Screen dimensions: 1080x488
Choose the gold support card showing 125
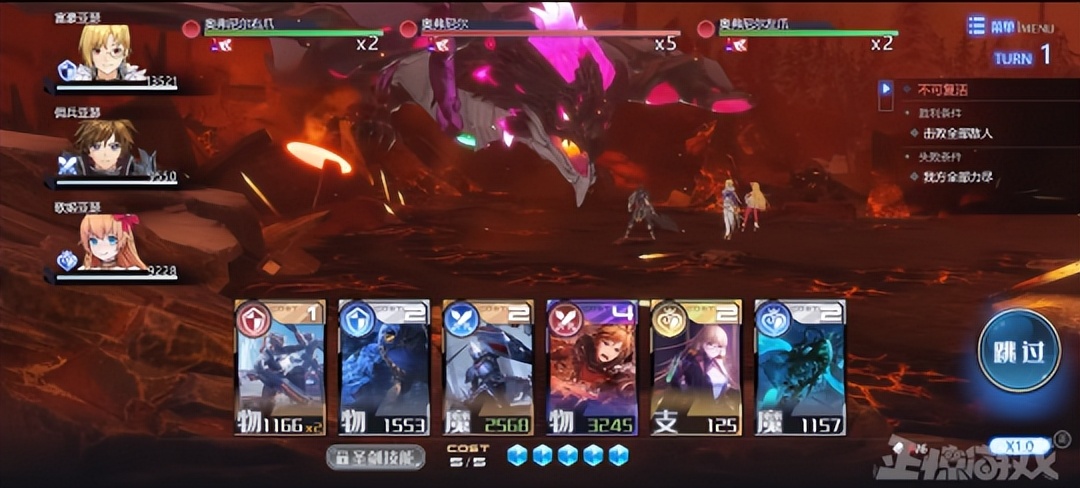coord(696,367)
